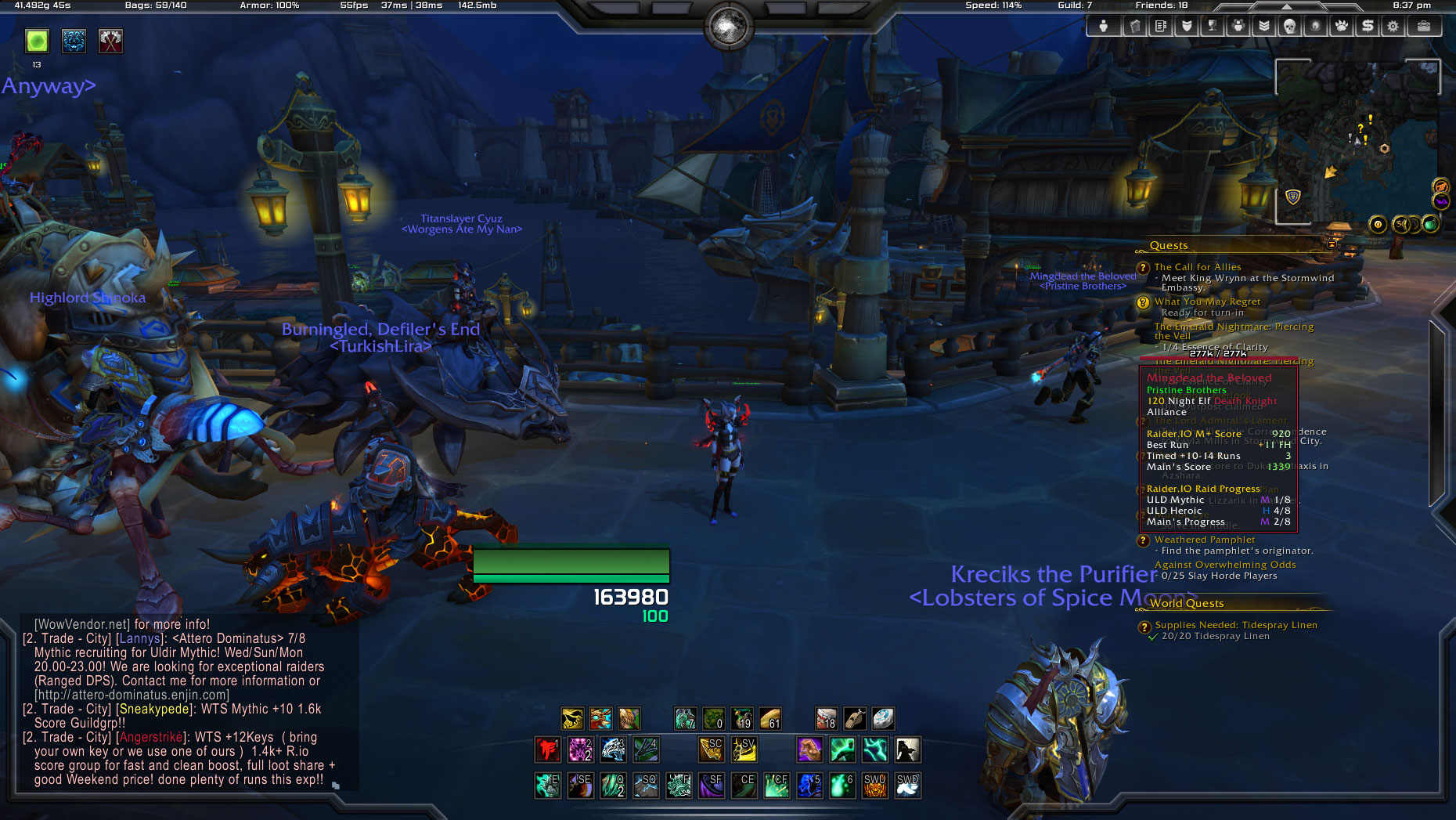Select the crossed-axes buff icon
The height and width of the screenshot is (820, 1456).
tap(110, 41)
